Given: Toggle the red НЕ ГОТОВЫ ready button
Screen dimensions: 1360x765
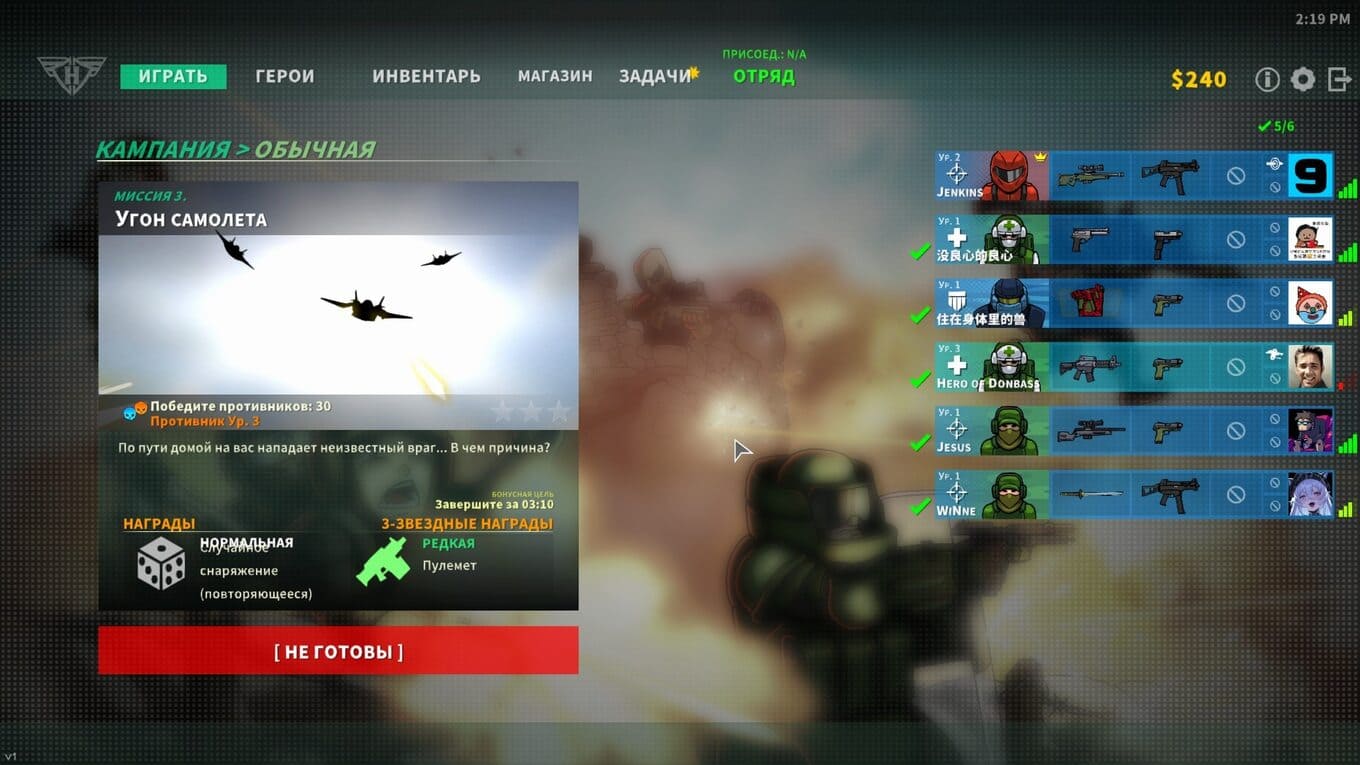Looking at the screenshot, I should pos(338,651).
